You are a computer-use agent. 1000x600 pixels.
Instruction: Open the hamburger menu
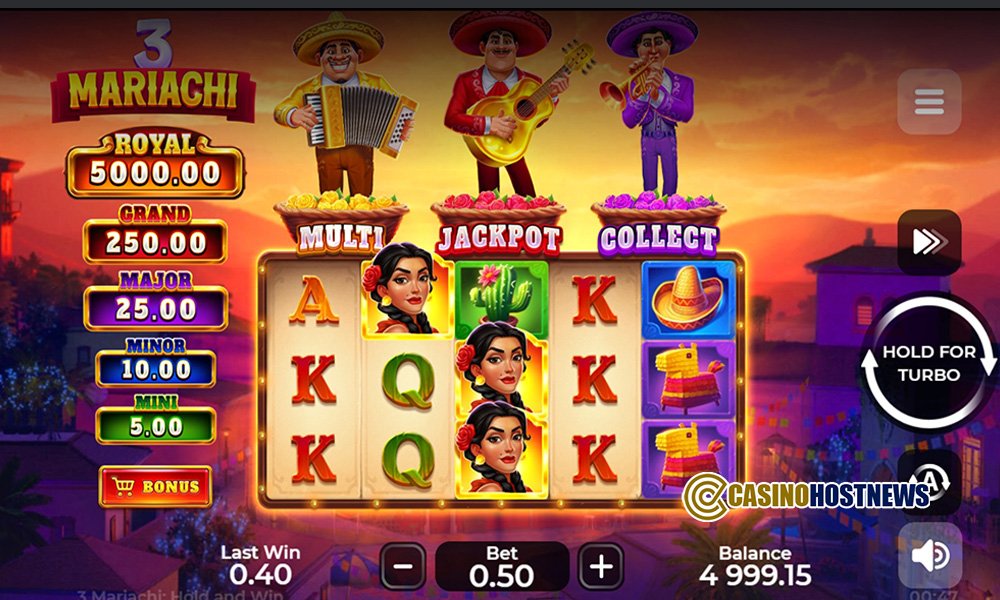click(929, 101)
